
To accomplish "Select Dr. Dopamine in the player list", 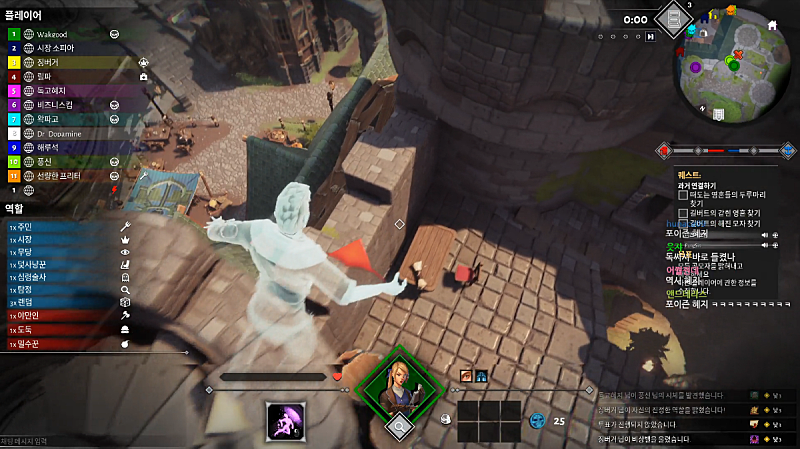I will tap(60, 132).
